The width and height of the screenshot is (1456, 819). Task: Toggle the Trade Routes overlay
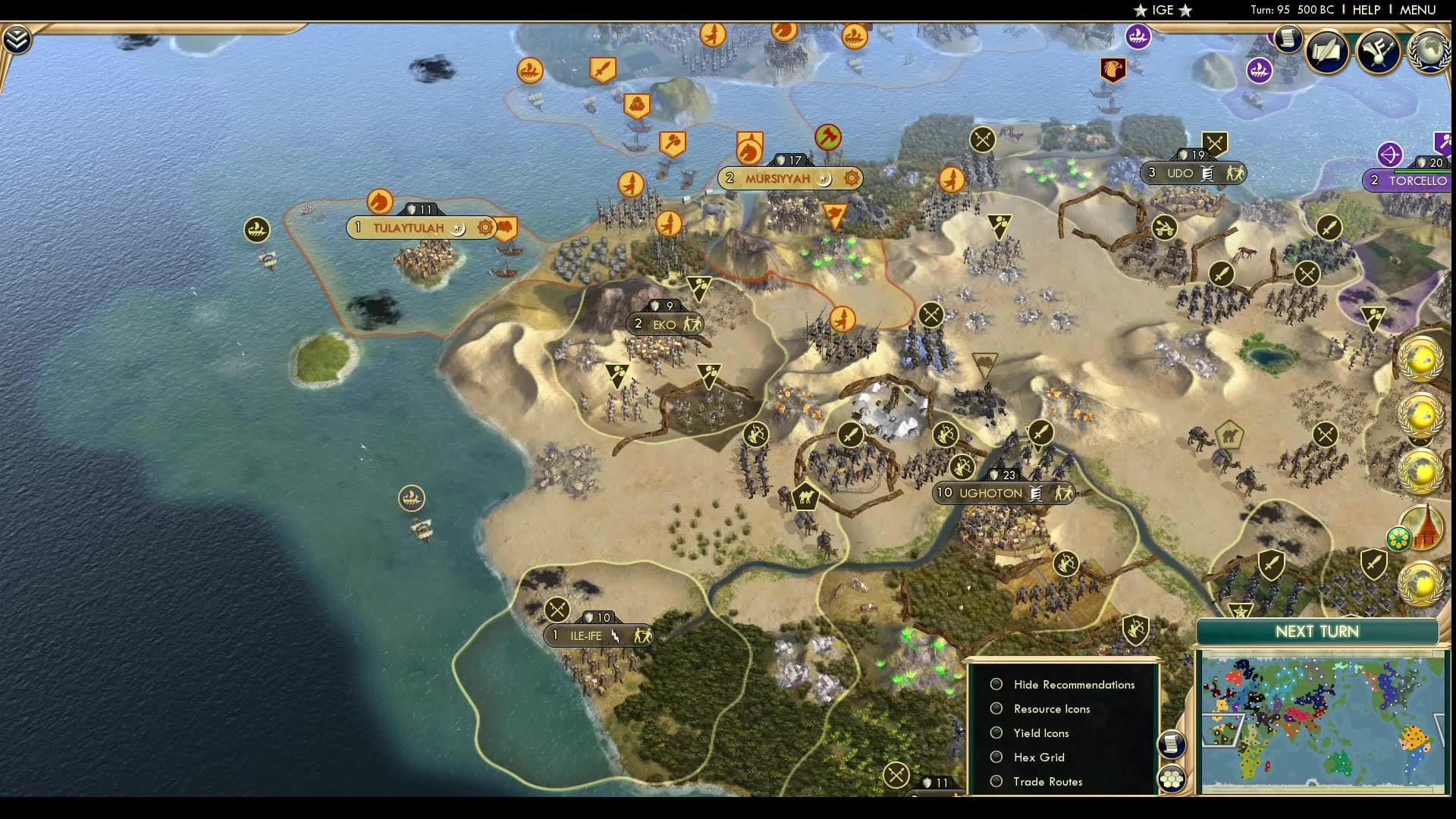click(x=996, y=782)
